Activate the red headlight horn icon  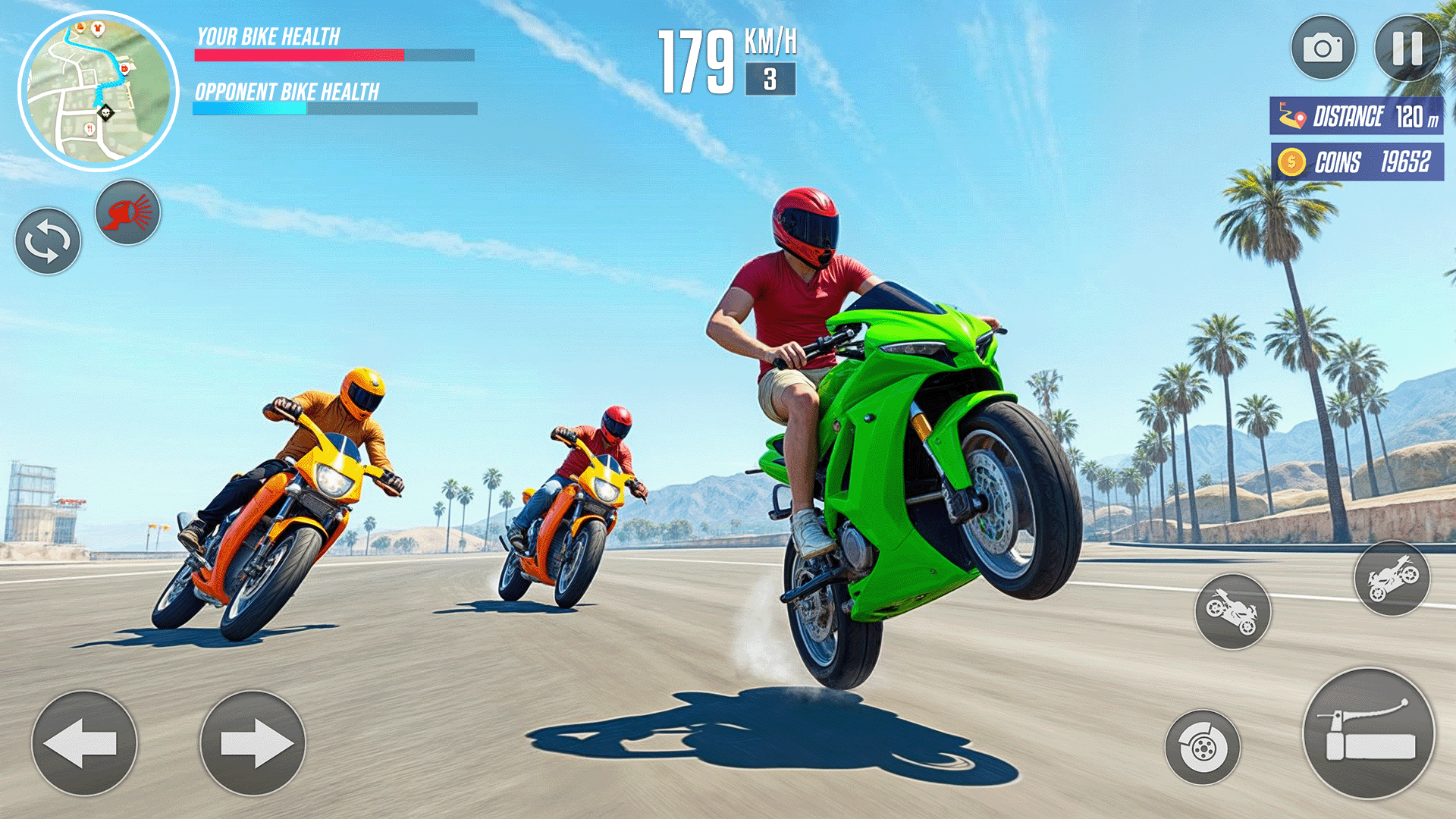[x=129, y=213]
